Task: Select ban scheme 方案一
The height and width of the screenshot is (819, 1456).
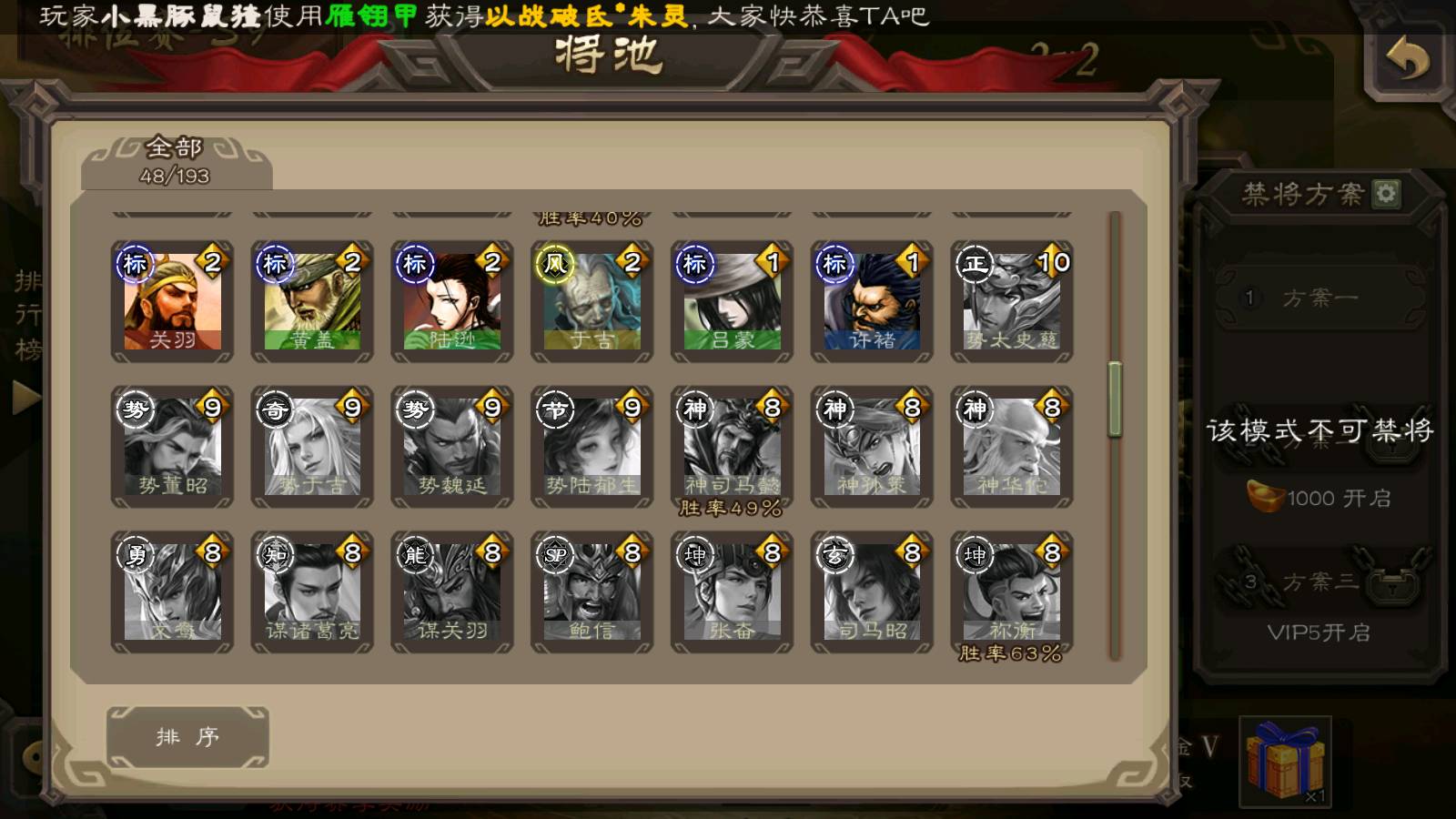Action: [x=1319, y=298]
